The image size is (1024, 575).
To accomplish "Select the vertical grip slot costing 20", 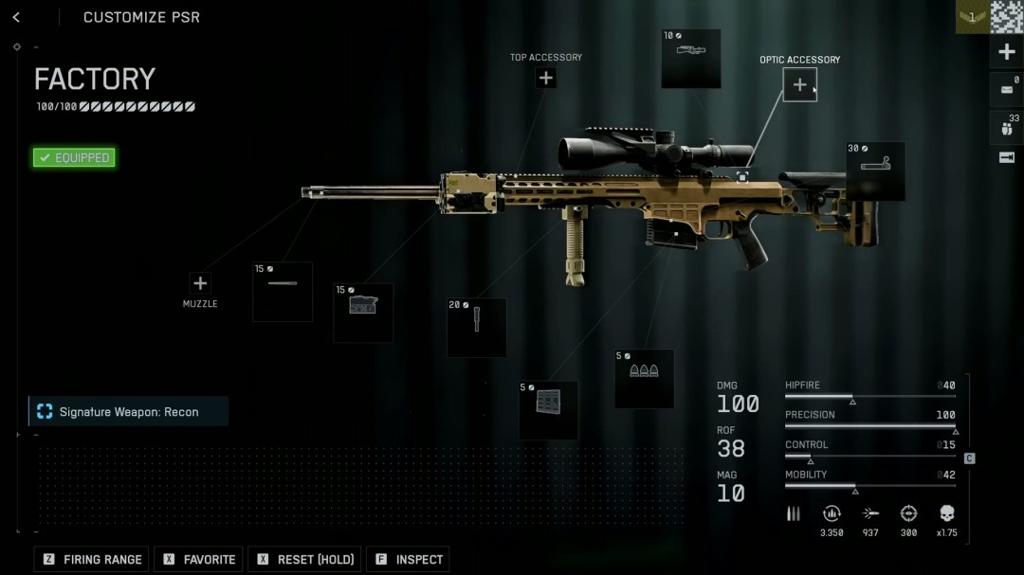I will (x=476, y=327).
